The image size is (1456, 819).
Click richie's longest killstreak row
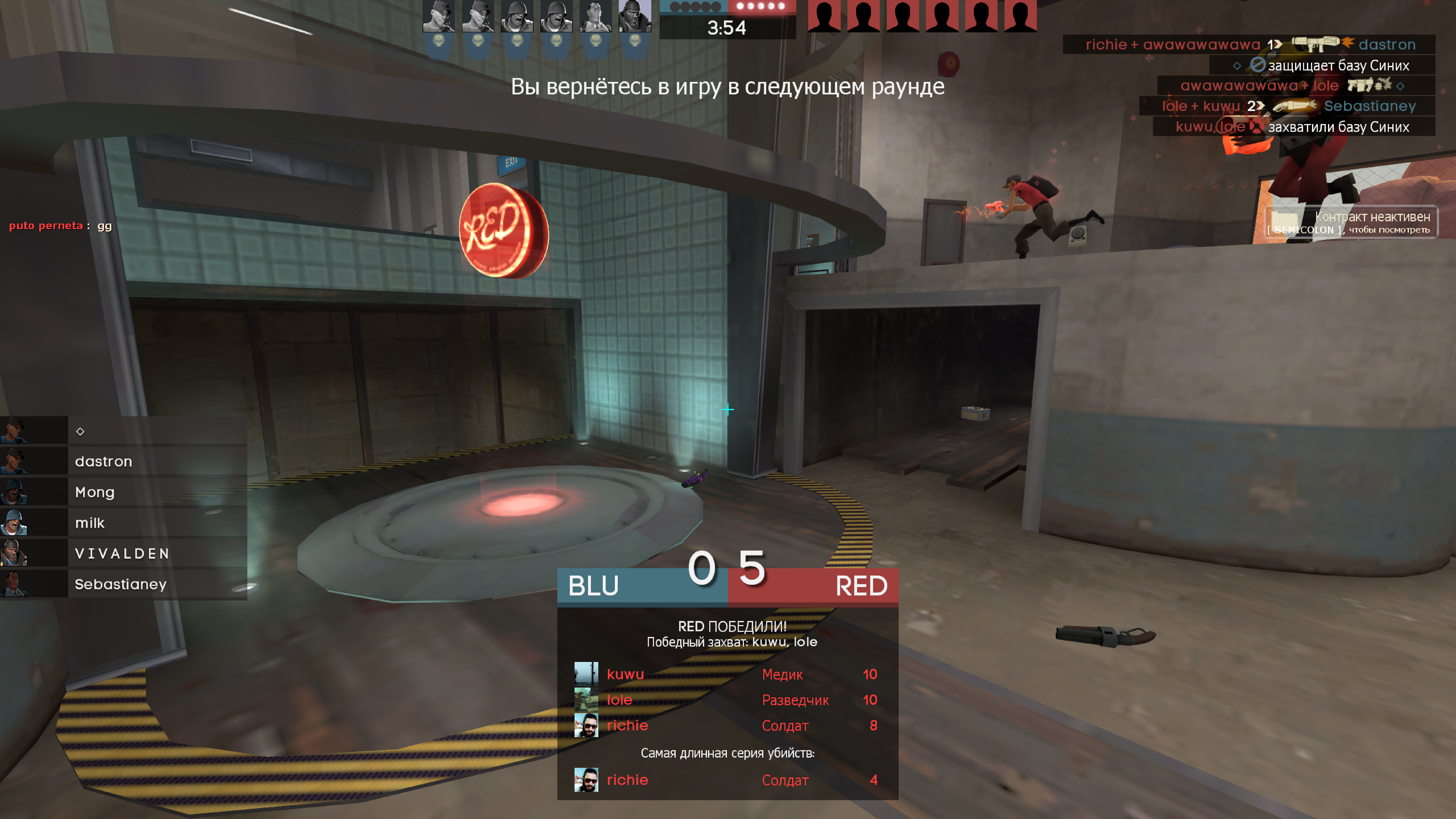[727, 780]
